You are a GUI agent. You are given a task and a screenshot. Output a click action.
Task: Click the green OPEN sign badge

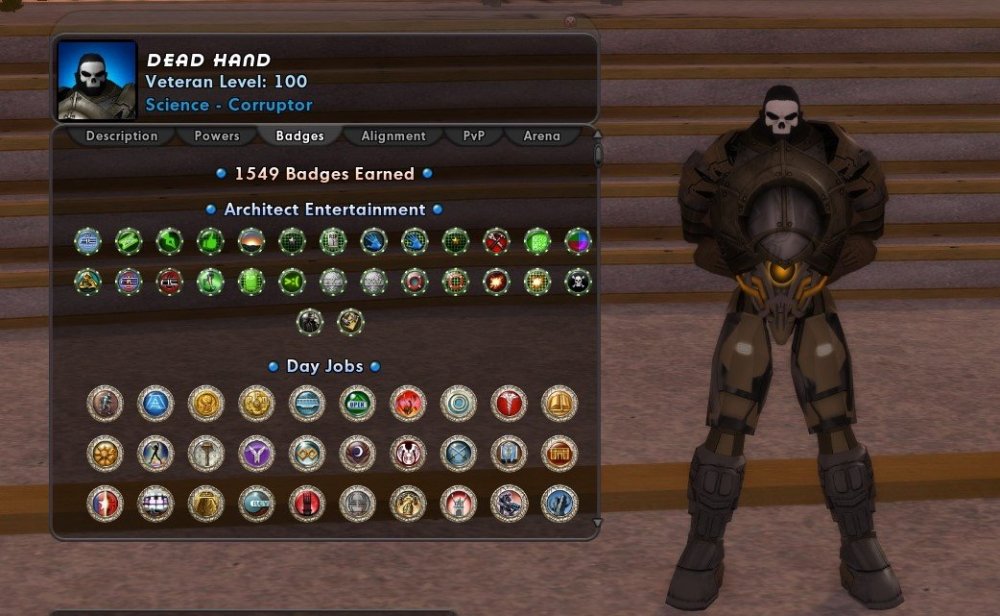357,403
